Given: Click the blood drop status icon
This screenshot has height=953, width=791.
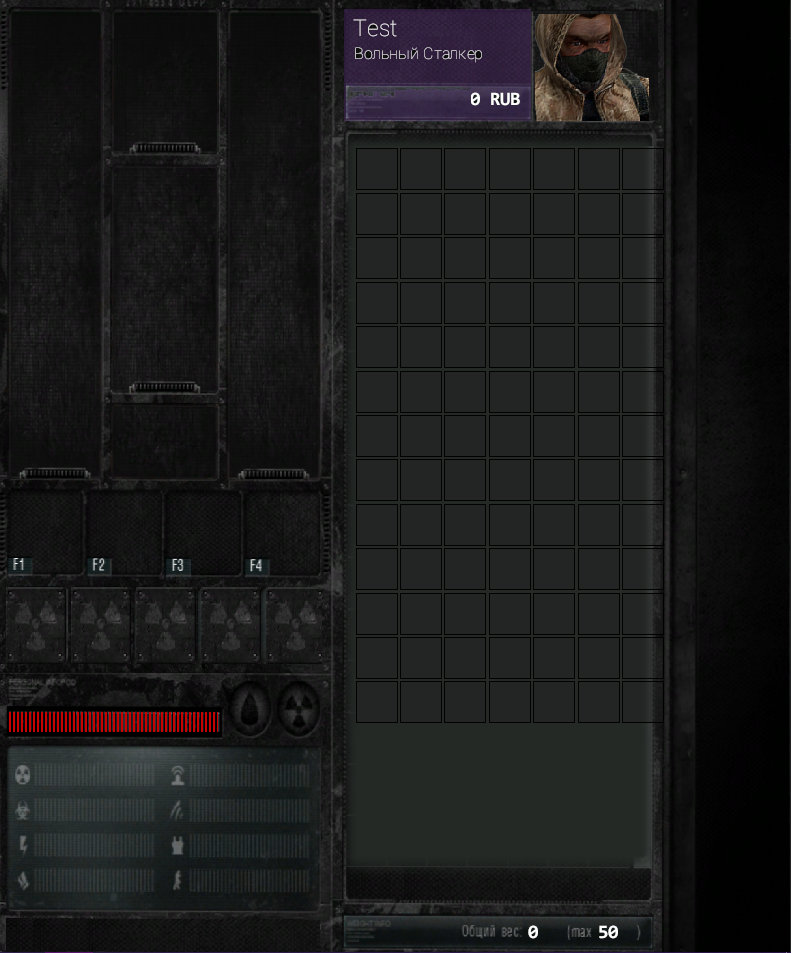Looking at the screenshot, I should point(250,709).
